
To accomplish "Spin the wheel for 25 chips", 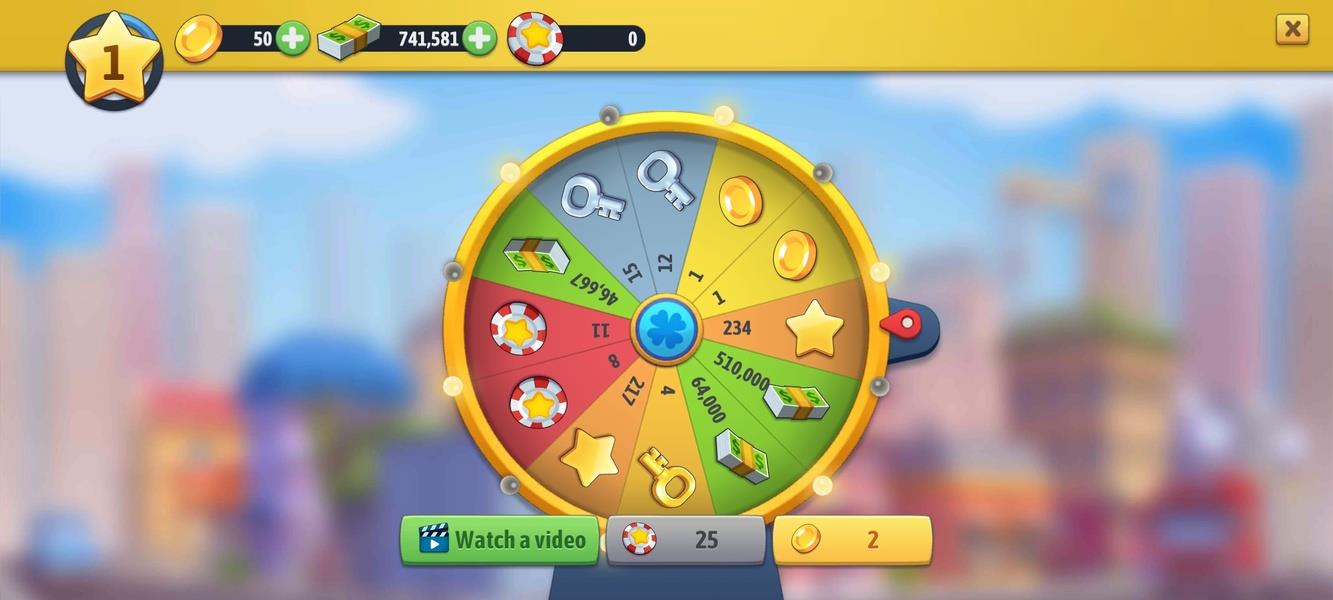I will [686, 540].
